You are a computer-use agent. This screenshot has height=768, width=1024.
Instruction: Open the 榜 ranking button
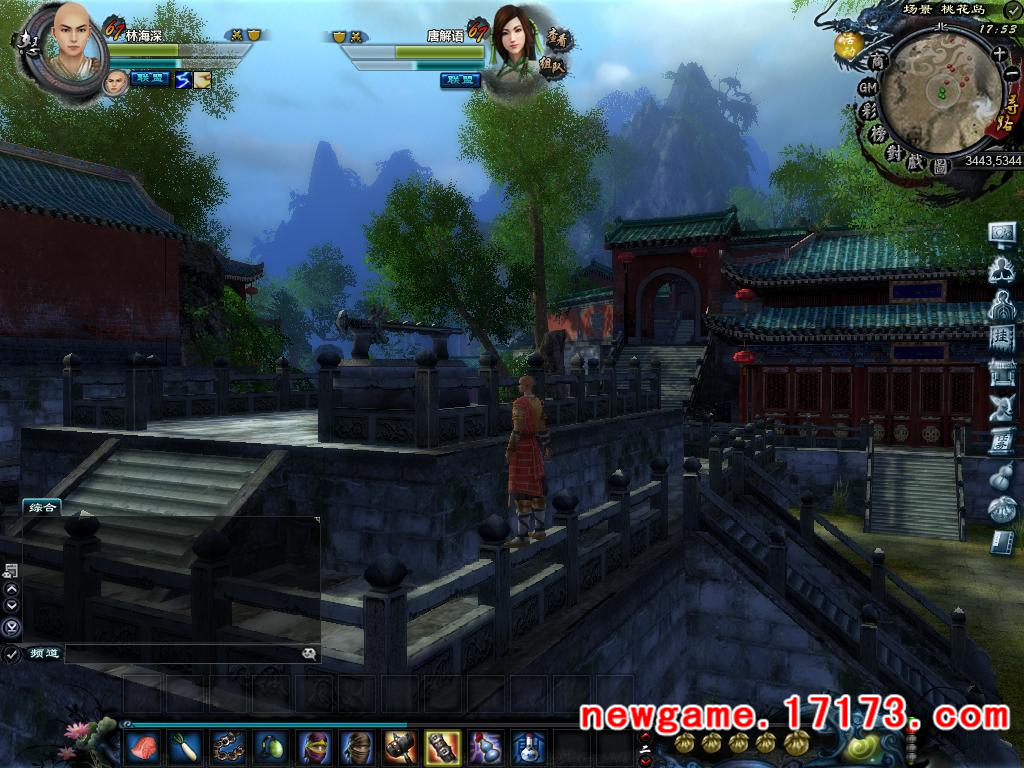876,133
